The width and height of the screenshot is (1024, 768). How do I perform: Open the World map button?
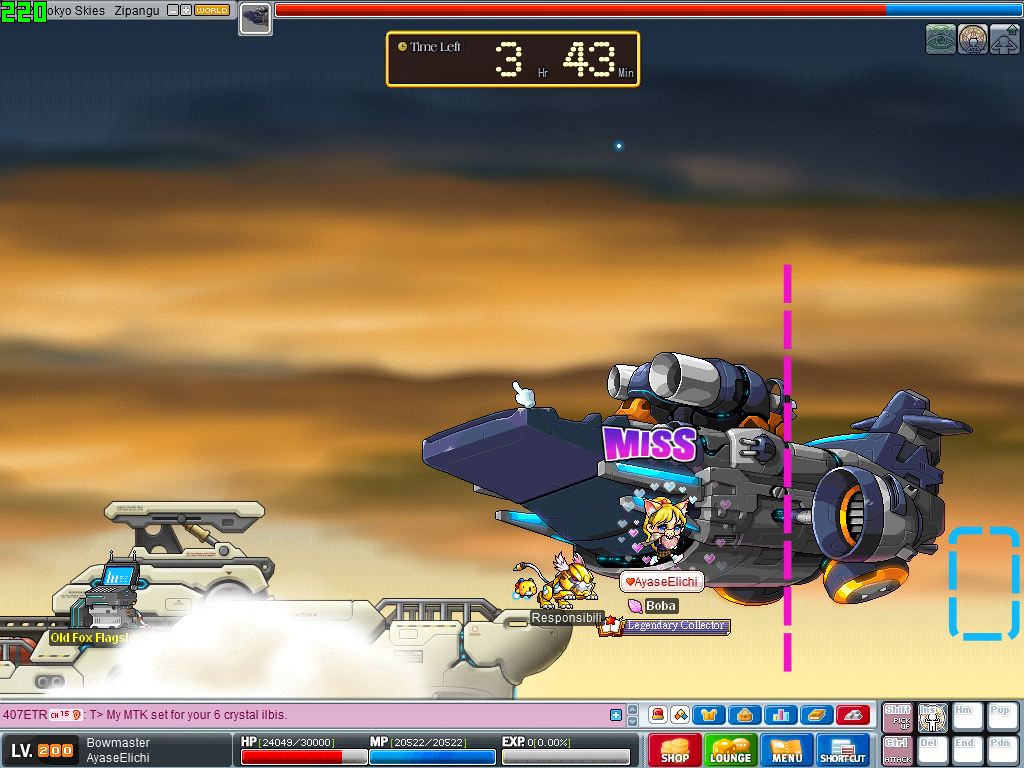[211, 10]
